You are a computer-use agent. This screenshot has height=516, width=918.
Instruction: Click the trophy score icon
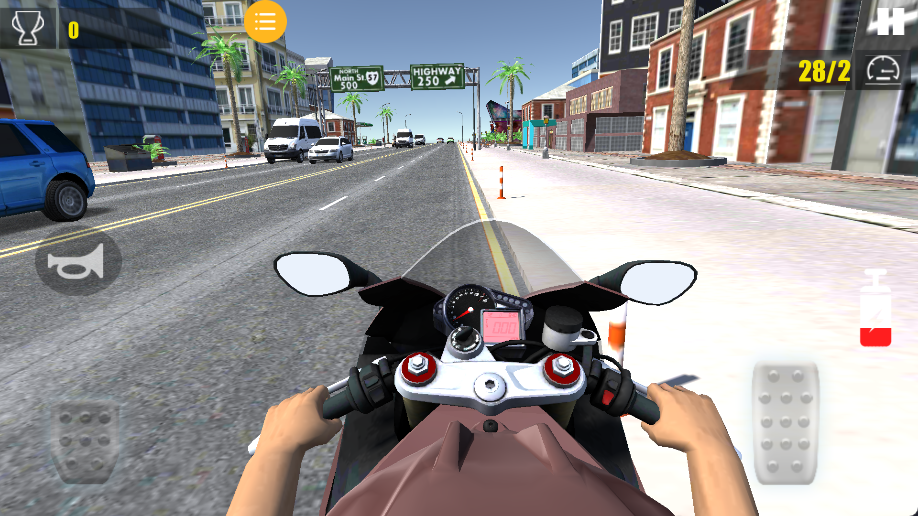point(28,27)
